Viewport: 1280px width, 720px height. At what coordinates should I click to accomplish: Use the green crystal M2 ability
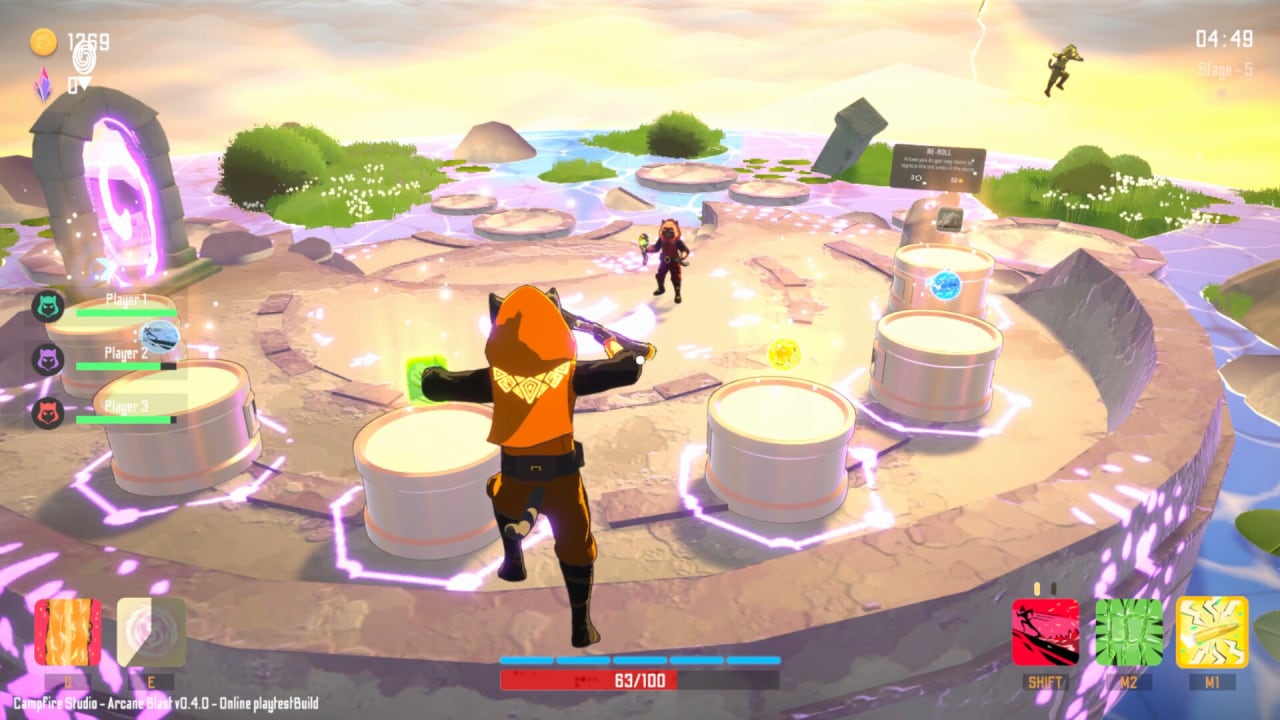coord(1129,632)
